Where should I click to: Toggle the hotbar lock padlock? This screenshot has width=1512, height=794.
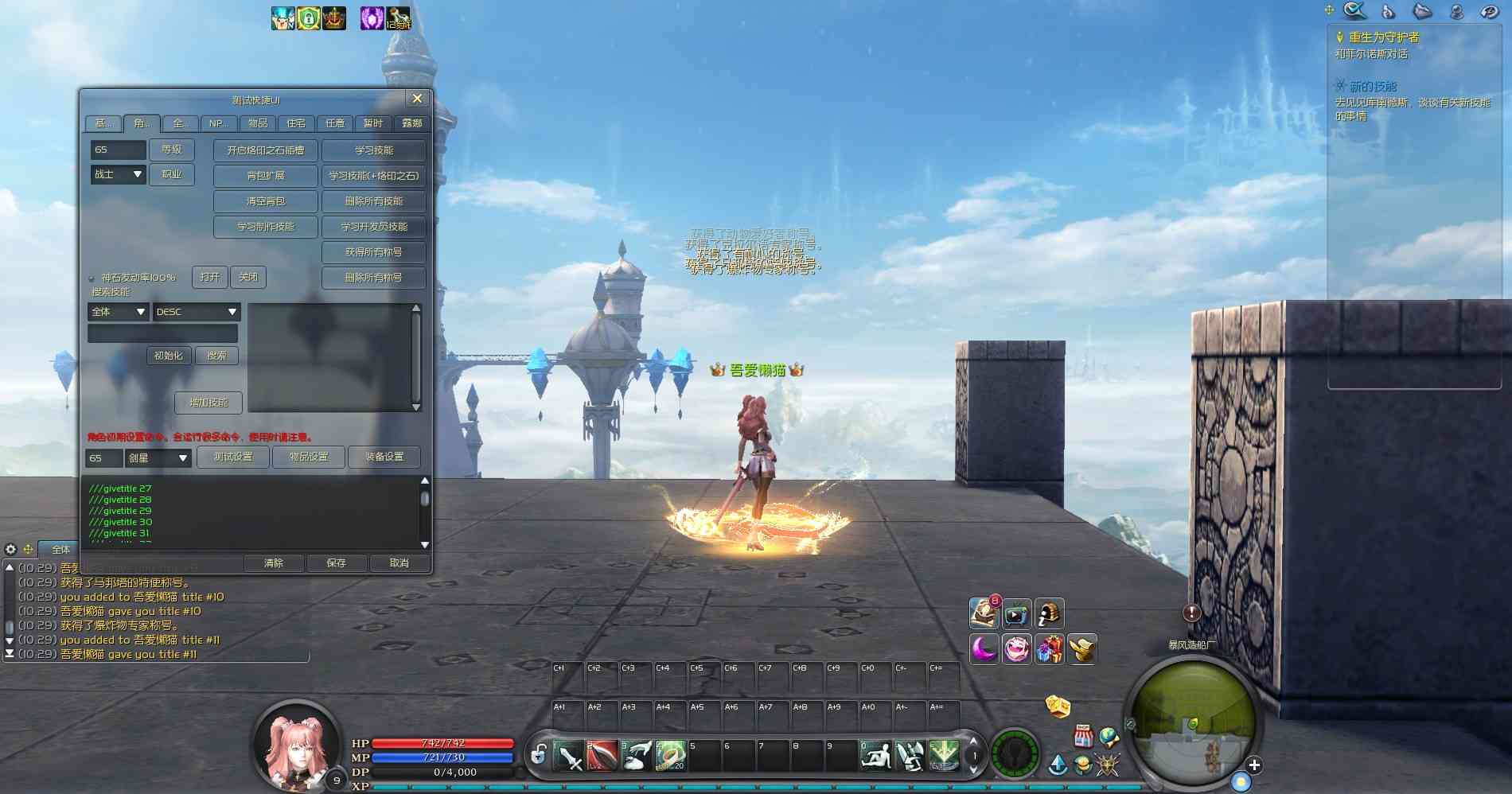pos(538,753)
